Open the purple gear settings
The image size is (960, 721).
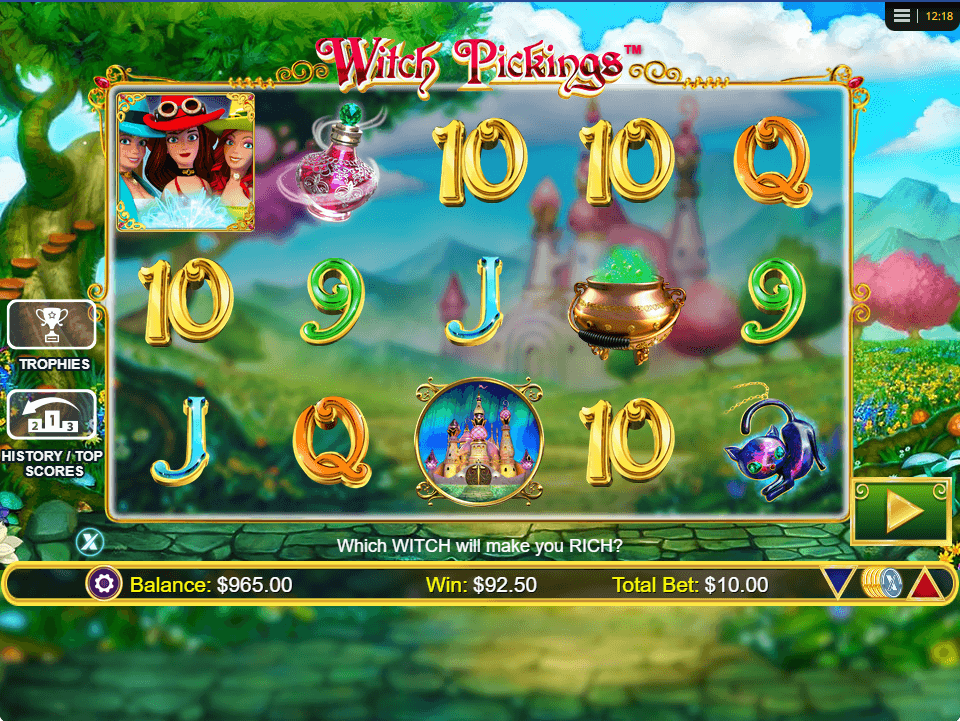(103, 584)
